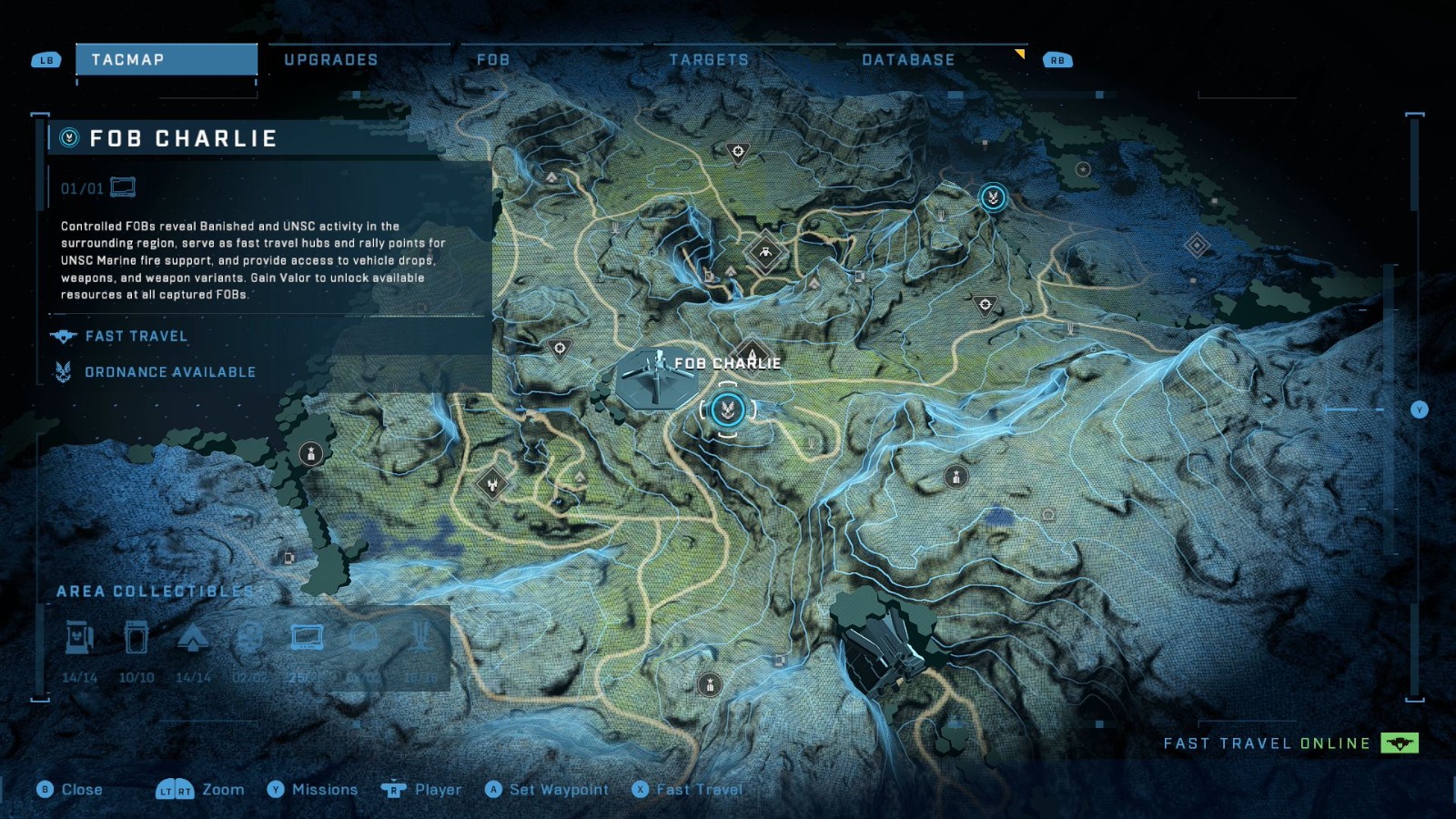Screen dimensions: 1456x819
Task: Select the high-value target crosshair icon west of FOB Charlie
Action: click(559, 347)
